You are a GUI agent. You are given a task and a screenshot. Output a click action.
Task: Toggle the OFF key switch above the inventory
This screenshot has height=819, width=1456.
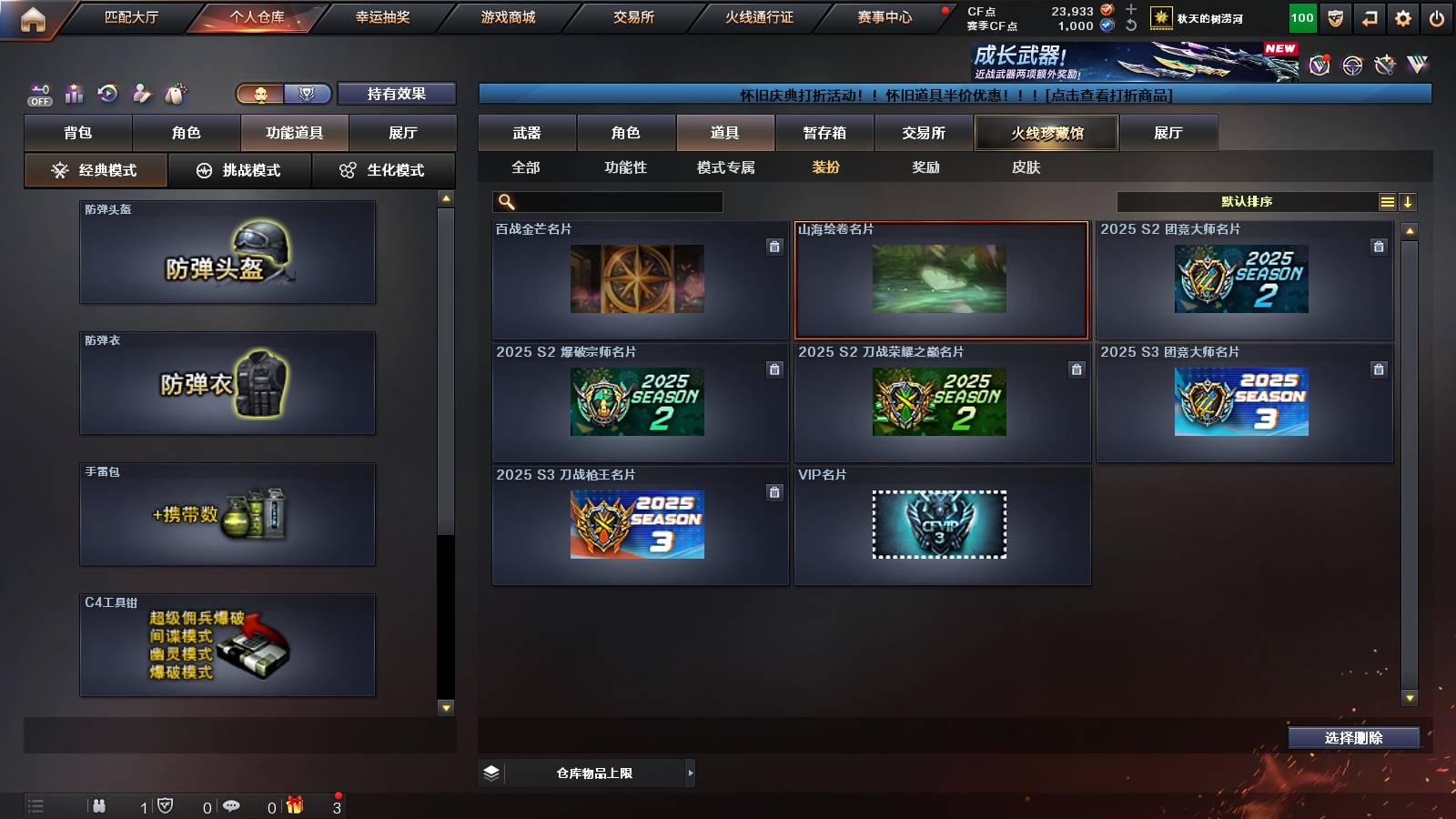coord(39,94)
